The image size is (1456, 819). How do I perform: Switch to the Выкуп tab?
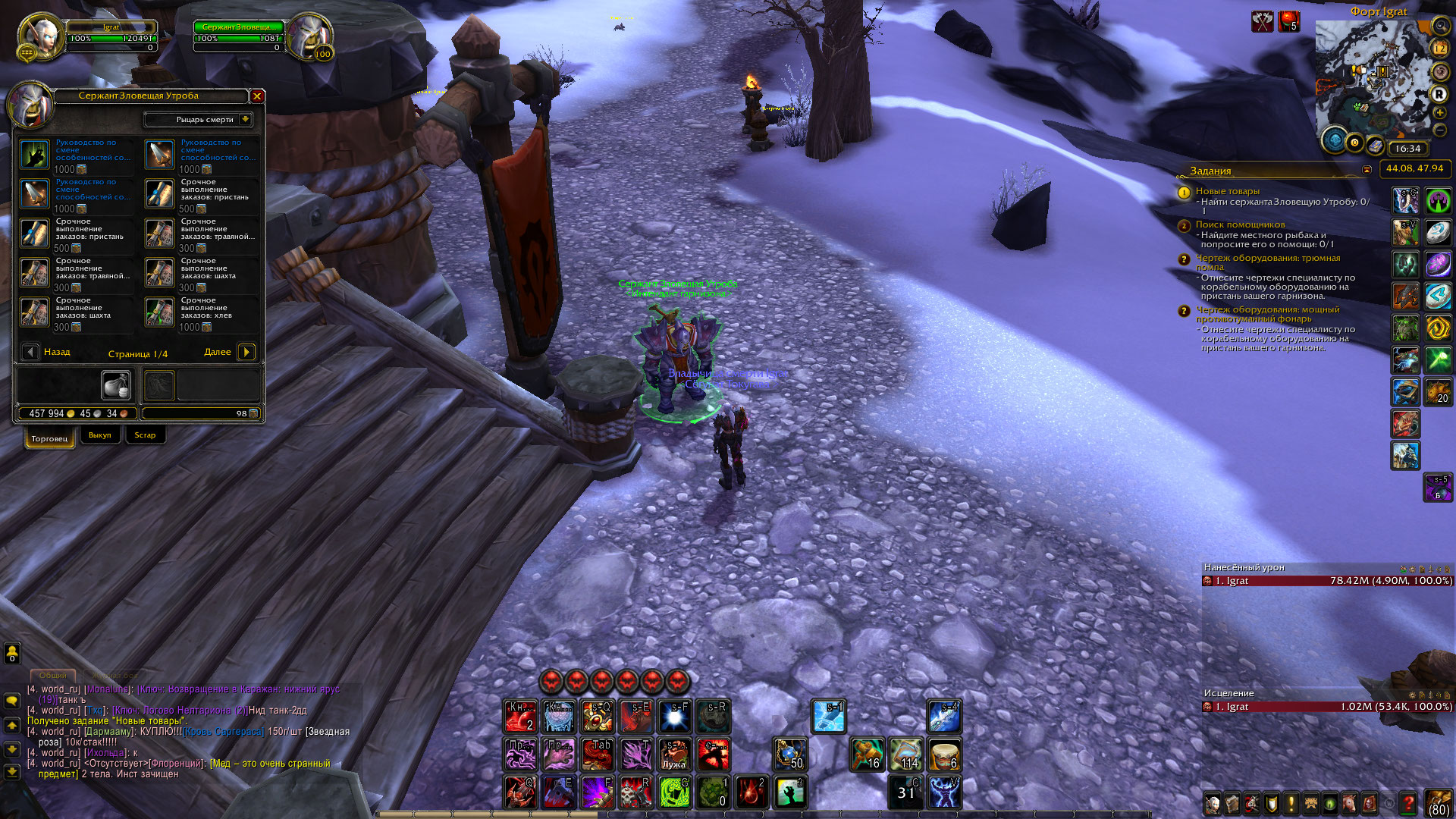click(x=99, y=435)
